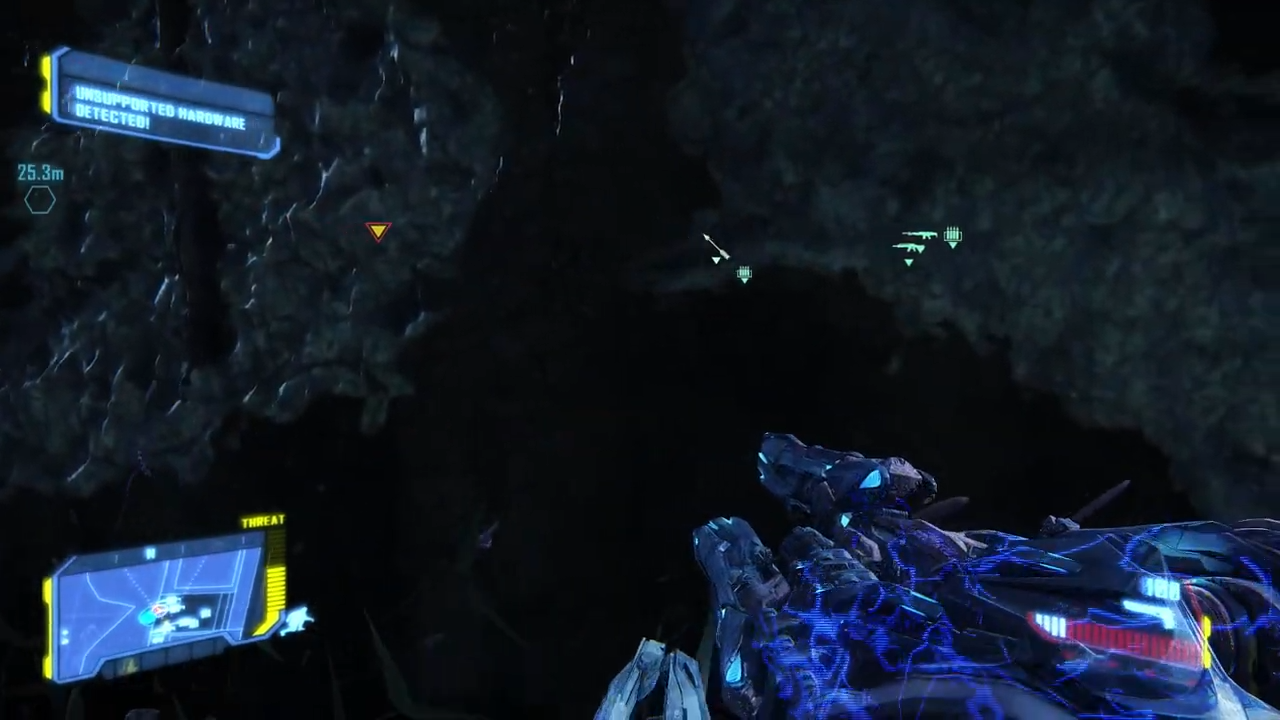Click the UNSUPPORTED HARDWARE DETECTED! message
The image size is (1280, 720).
[161, 112]
